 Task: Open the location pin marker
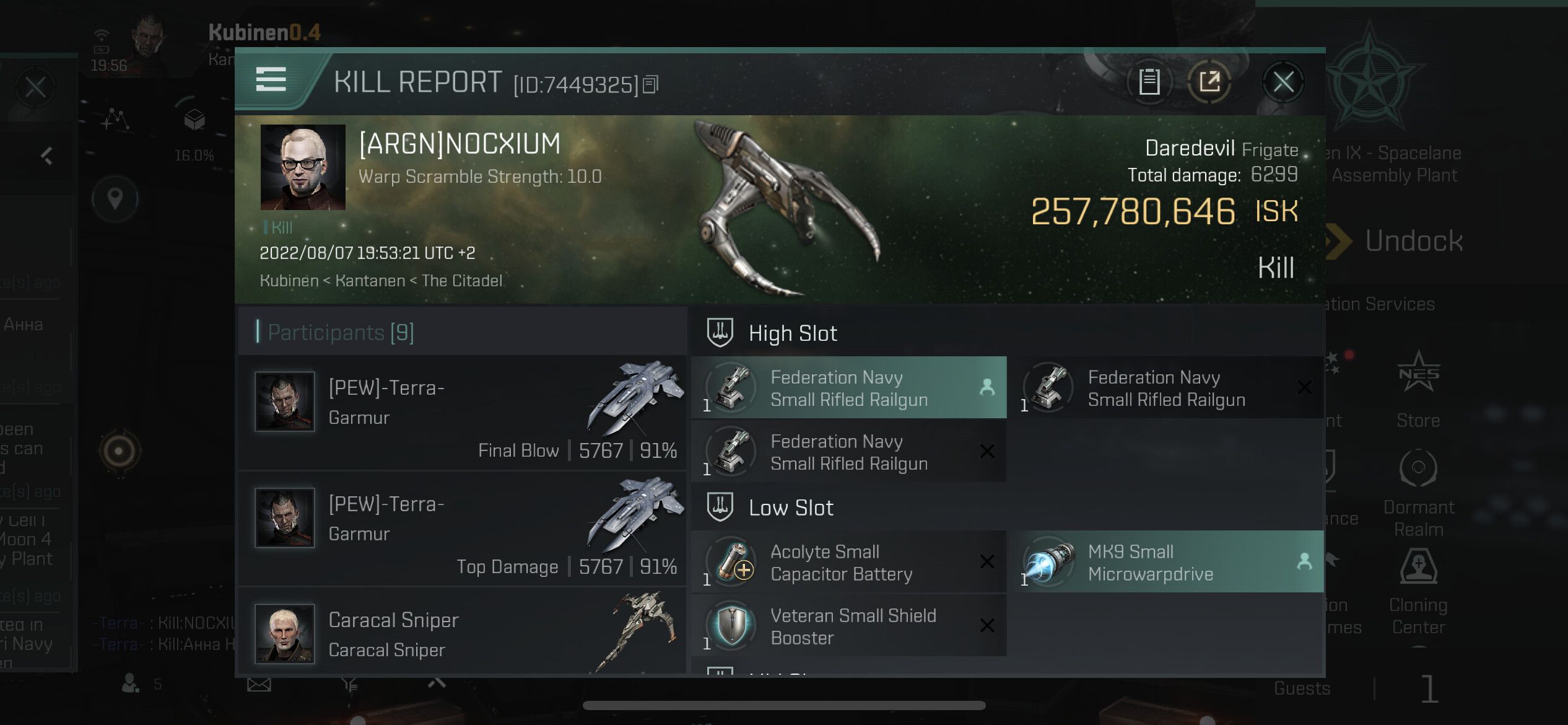[x=115, y=199]
